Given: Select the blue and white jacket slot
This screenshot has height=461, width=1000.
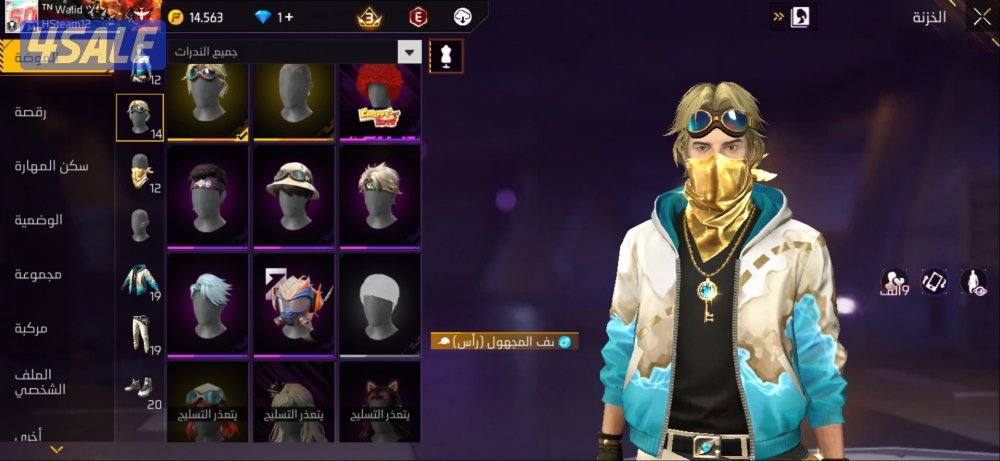Looking at the screenshot, I should (140, 281).
